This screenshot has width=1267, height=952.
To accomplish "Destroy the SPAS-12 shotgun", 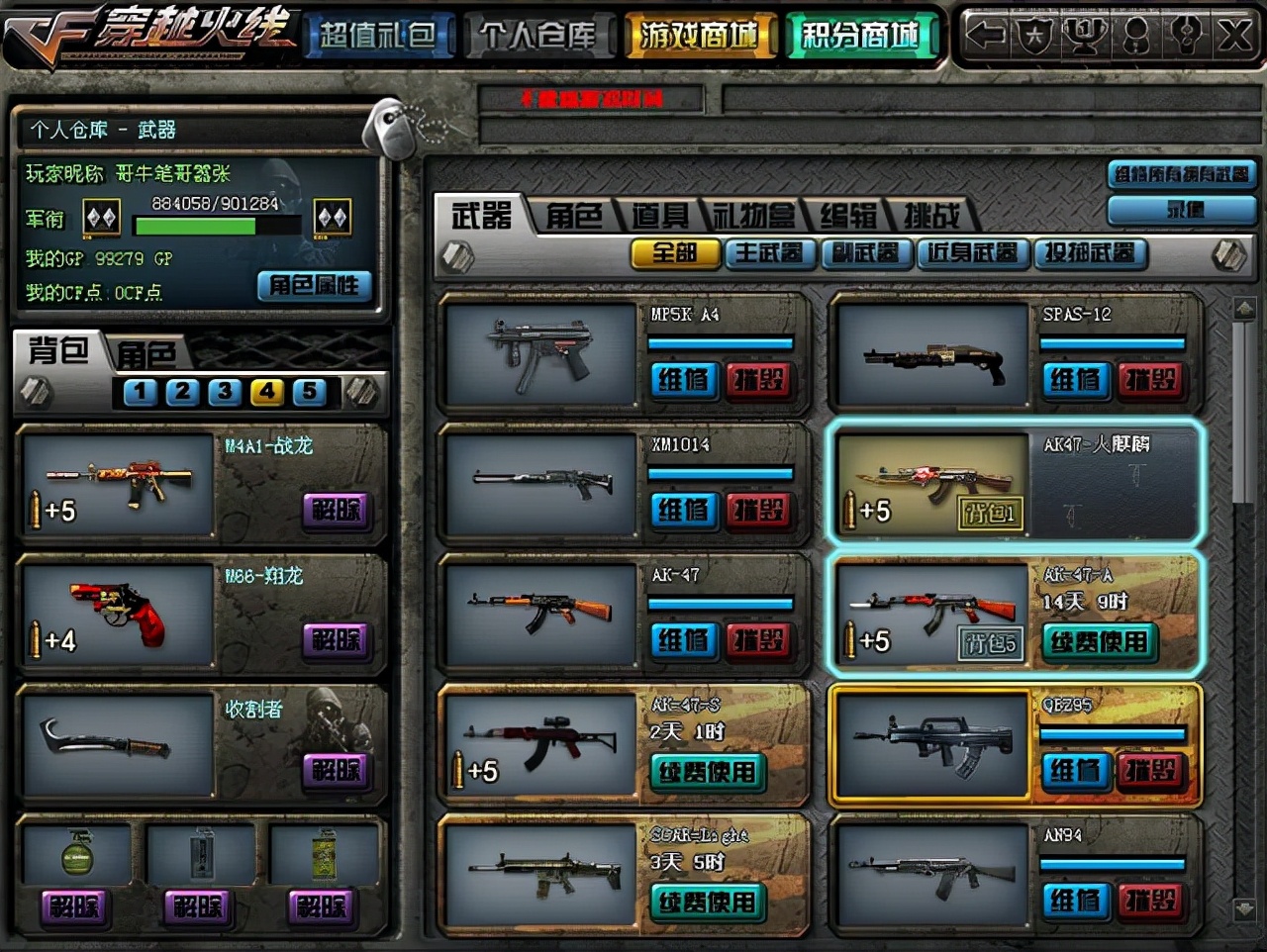I will (x=1150, y=380).
